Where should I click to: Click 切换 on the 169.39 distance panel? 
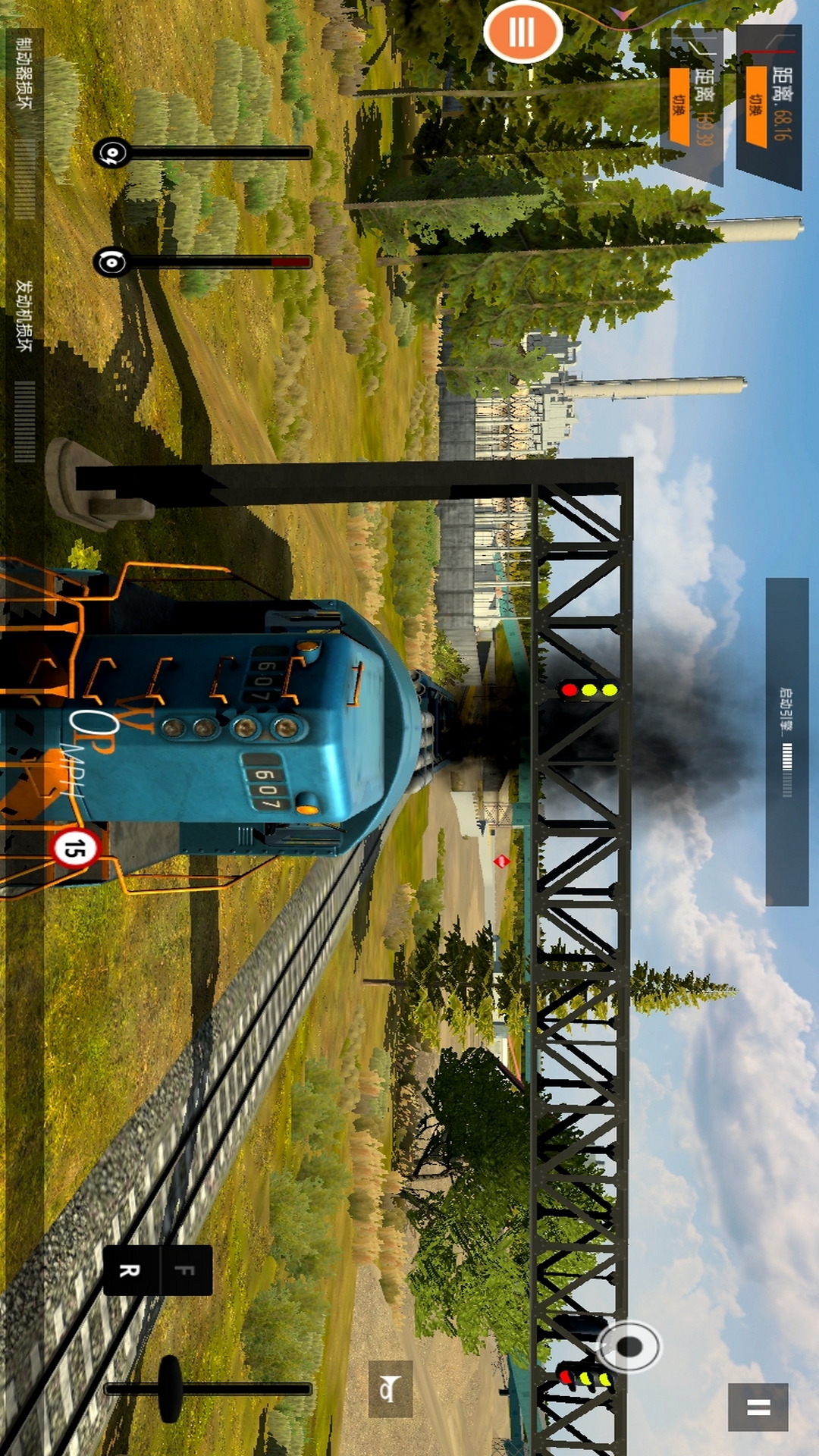(679, 106)
